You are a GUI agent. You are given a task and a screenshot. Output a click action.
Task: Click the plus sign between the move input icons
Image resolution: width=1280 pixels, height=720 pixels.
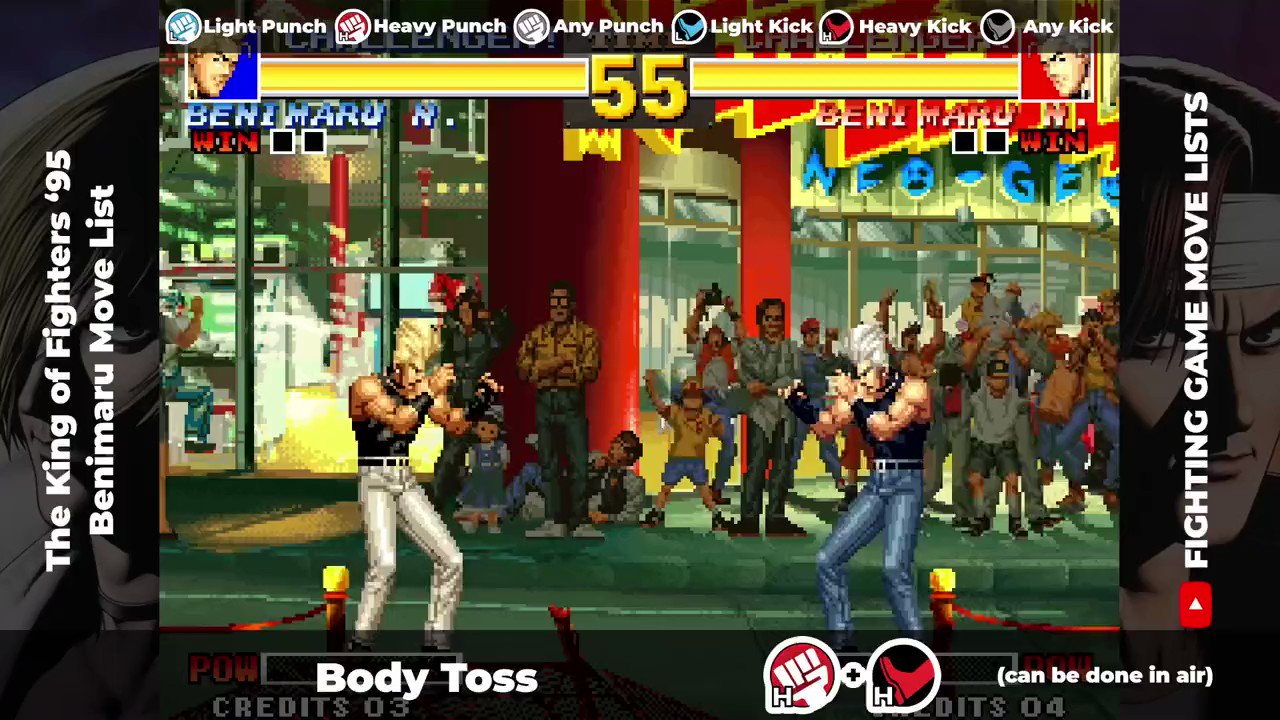[853, 676]
